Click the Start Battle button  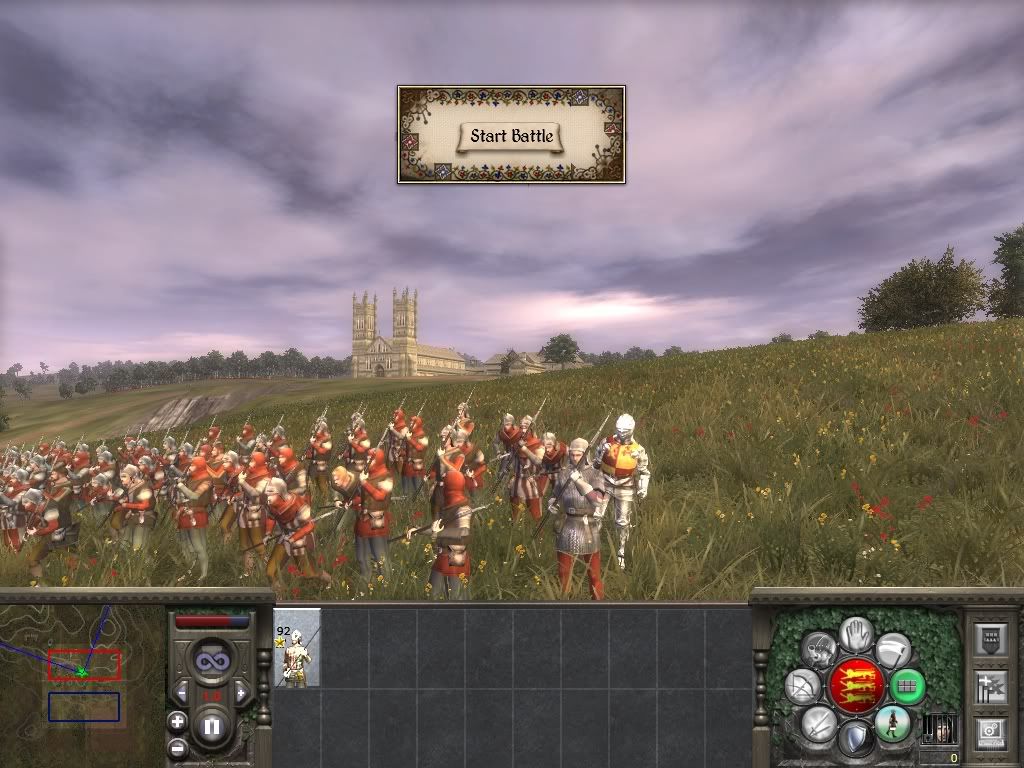coord(511,136)
